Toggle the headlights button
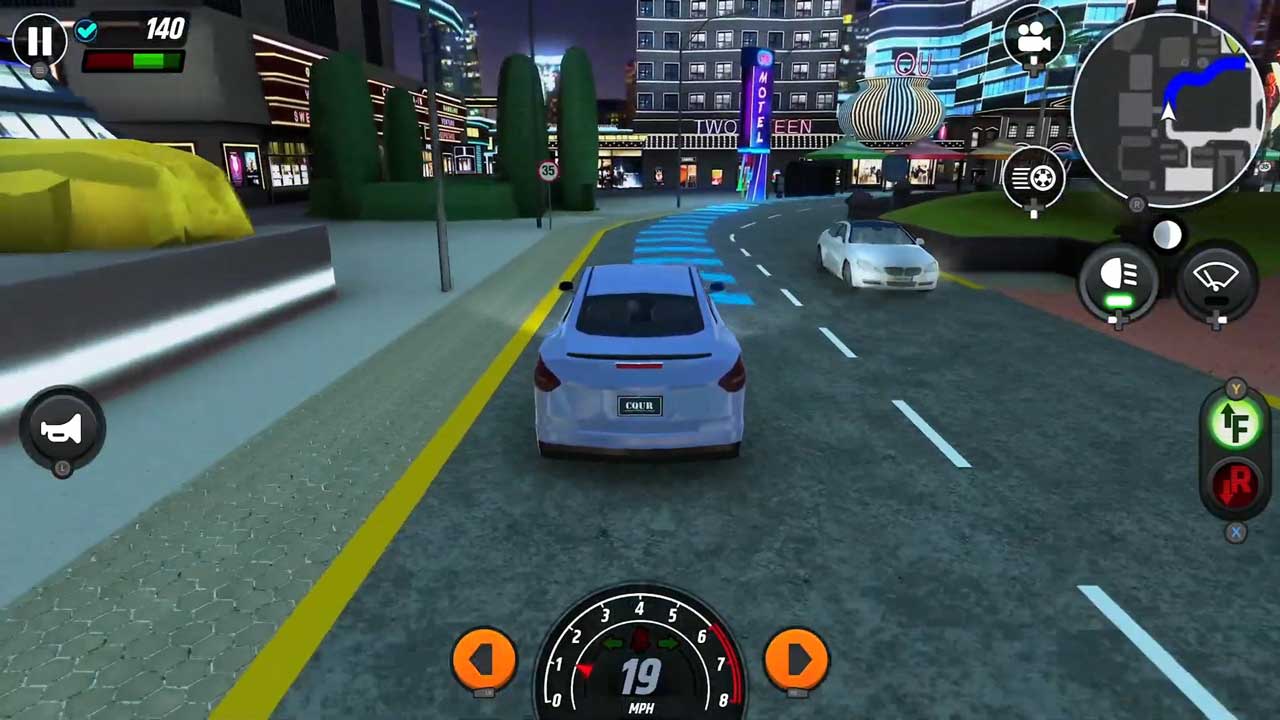This screenshot has width=1280, height=720. 1118,279
